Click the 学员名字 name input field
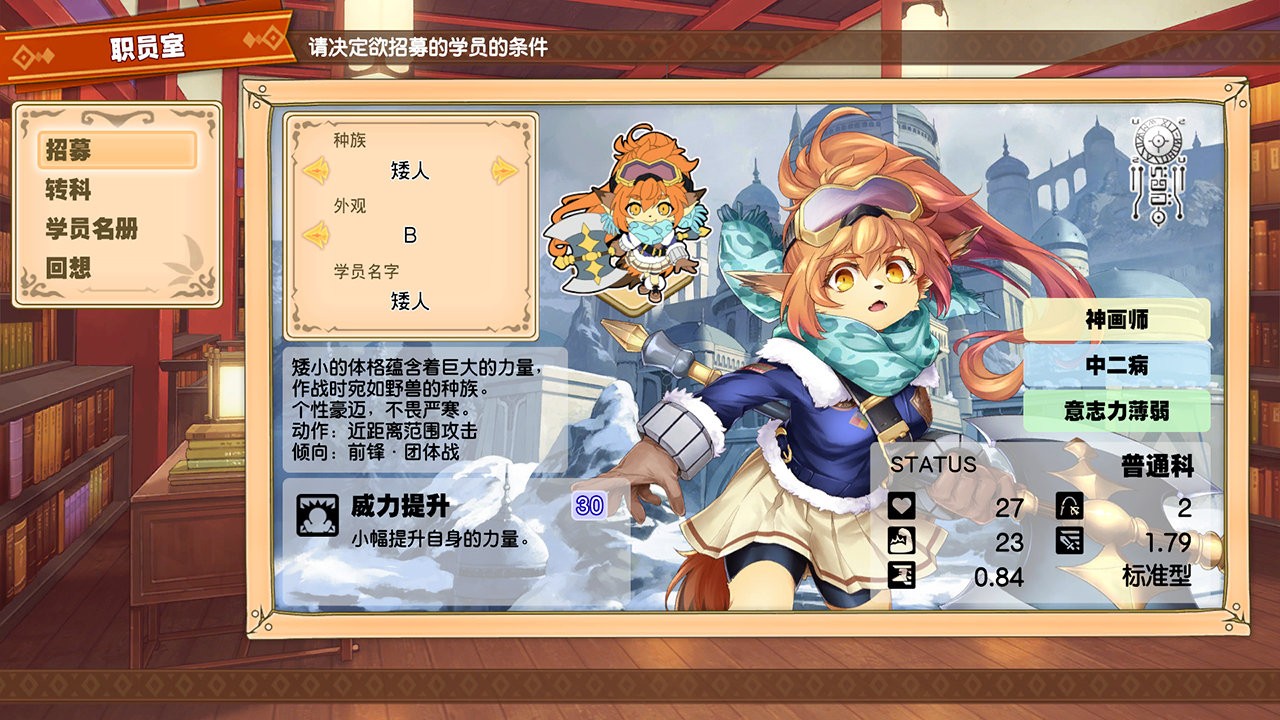This screenshot has width=1280, height=720. coord(407,302)
